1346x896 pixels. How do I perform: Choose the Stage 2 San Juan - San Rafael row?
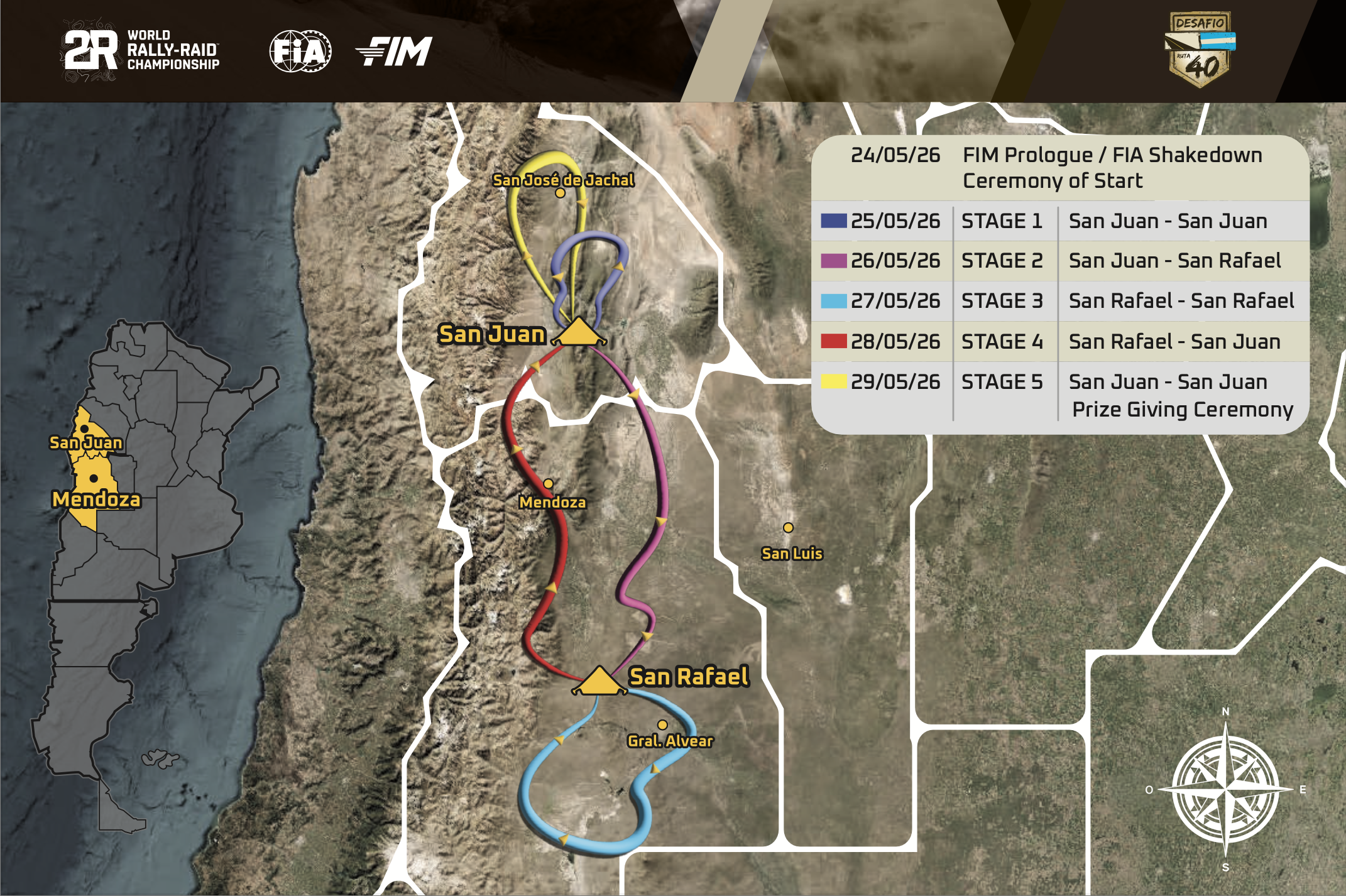(1060, 261)
